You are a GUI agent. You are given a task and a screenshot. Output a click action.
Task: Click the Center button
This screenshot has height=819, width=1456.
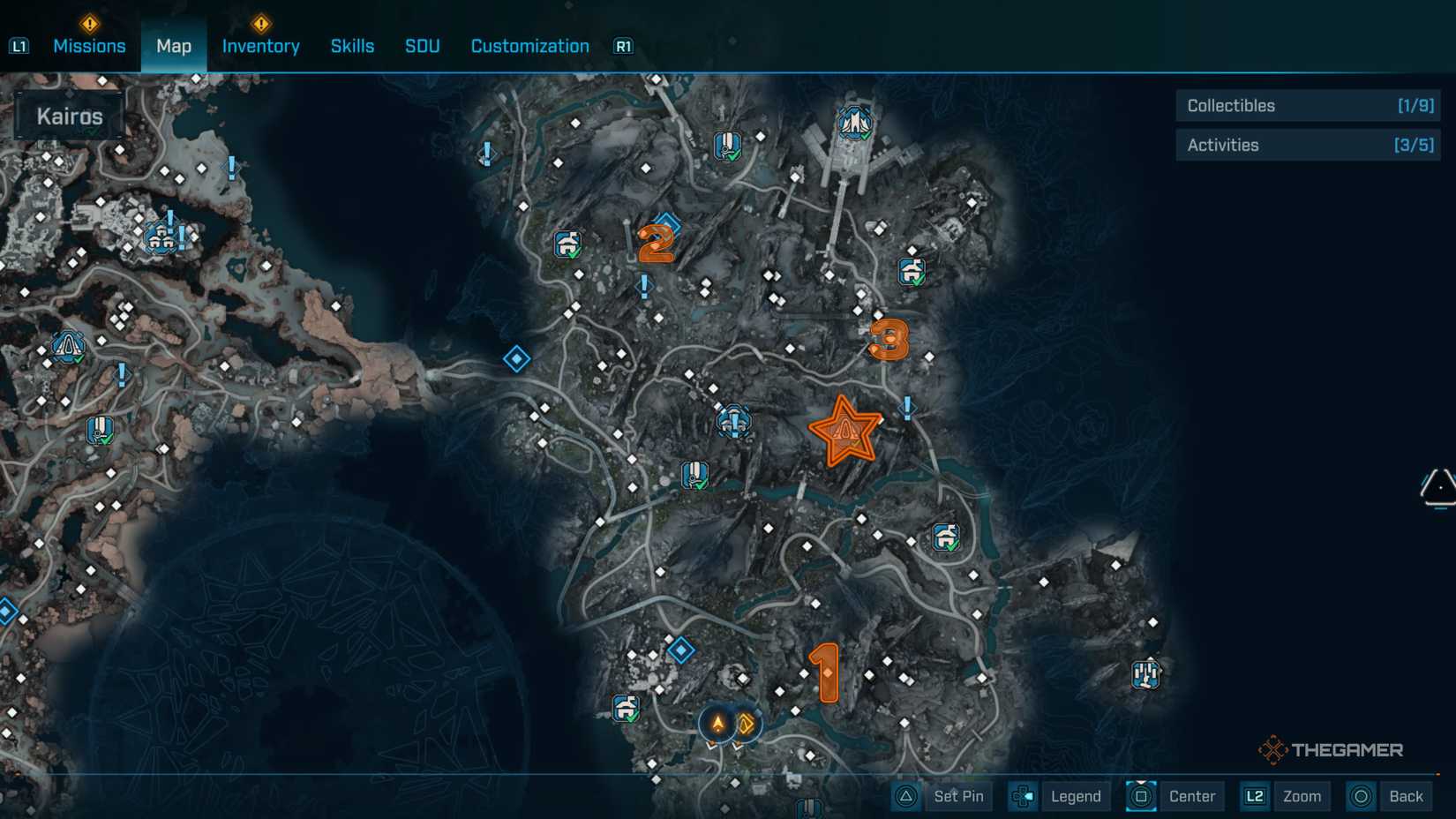1192,795
